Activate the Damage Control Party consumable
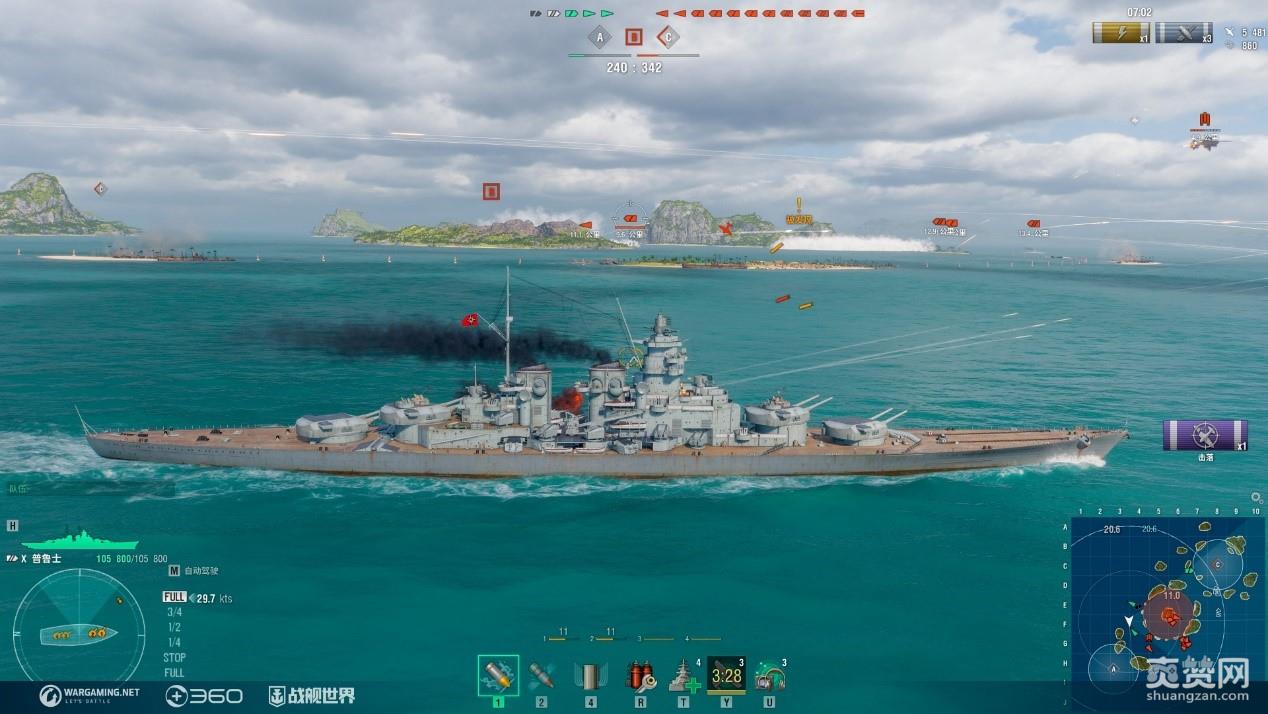Image resolution: width=1268 pixels, height=714 pixels. coord(640,676)
